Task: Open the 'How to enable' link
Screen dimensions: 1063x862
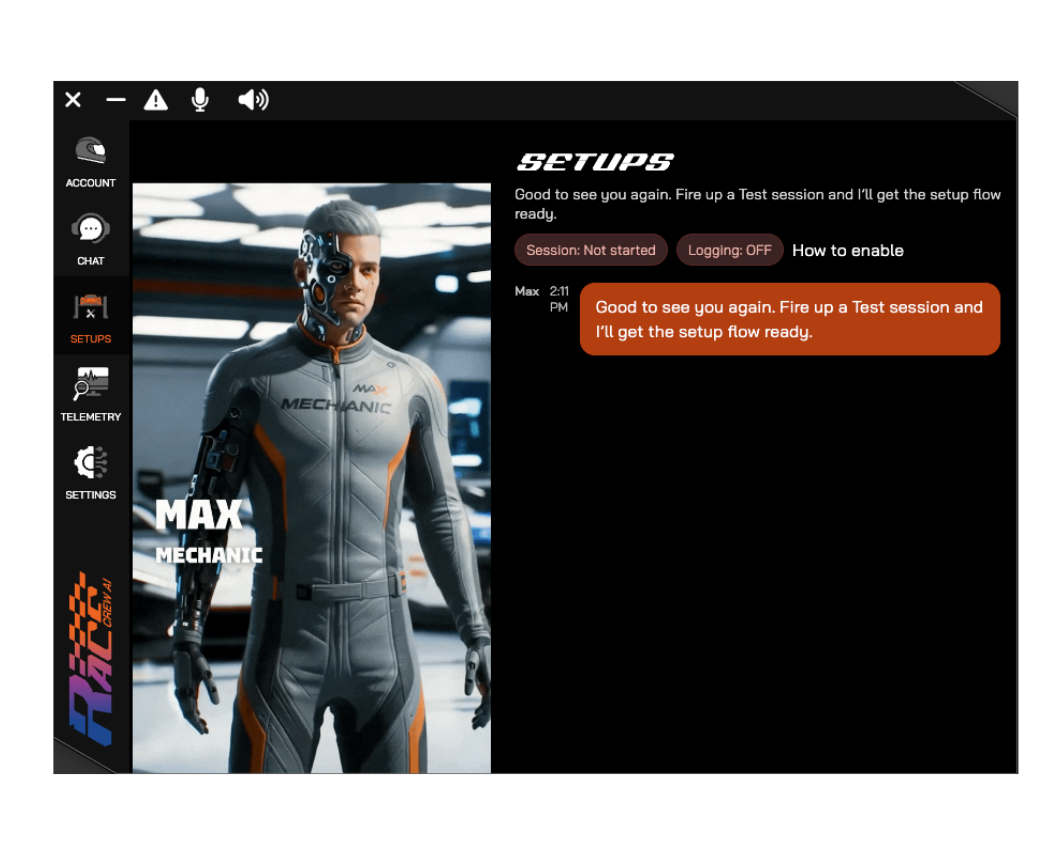Action: pos(848,250)
